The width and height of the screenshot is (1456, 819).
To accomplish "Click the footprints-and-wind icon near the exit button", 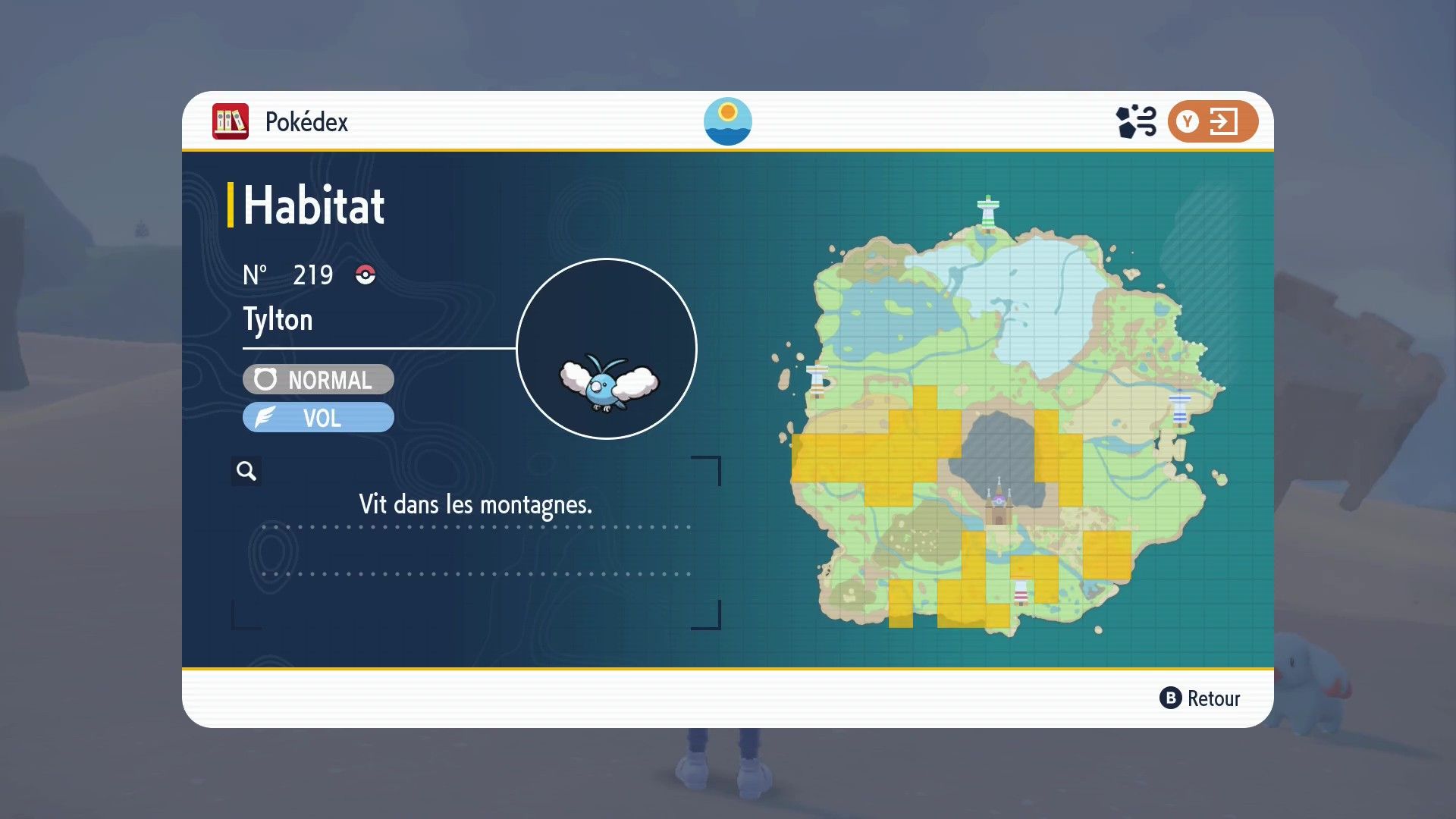I will pos(1134,120).
